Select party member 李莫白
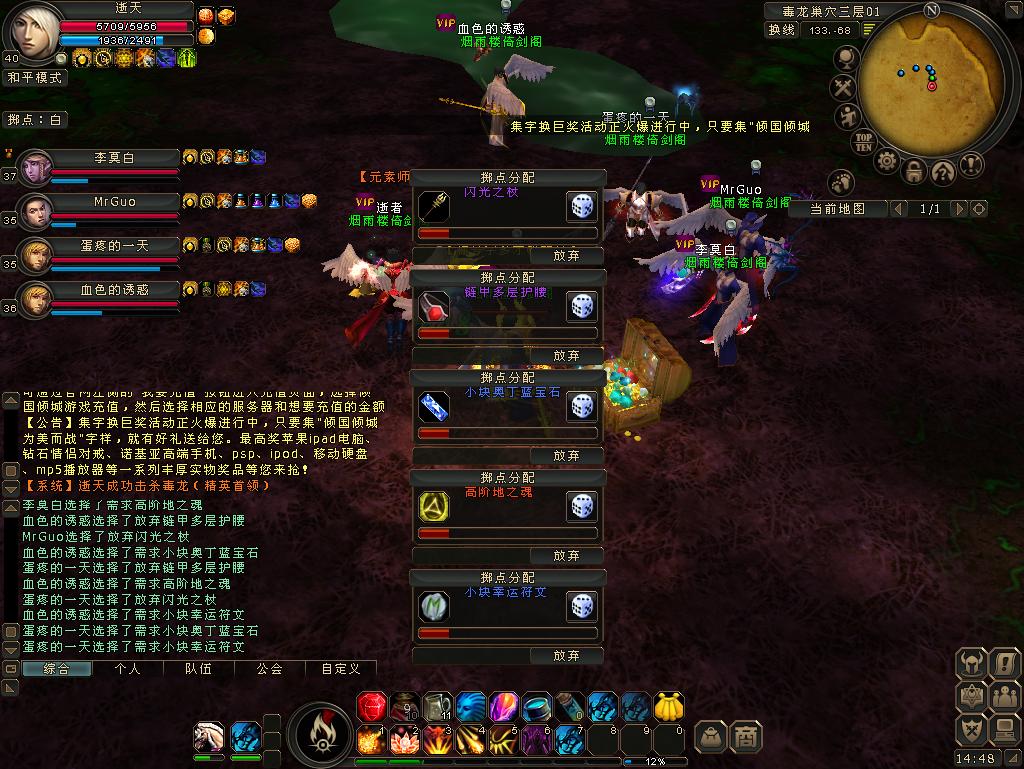This screenshot has height=769, width=1024. coord(114,158)
